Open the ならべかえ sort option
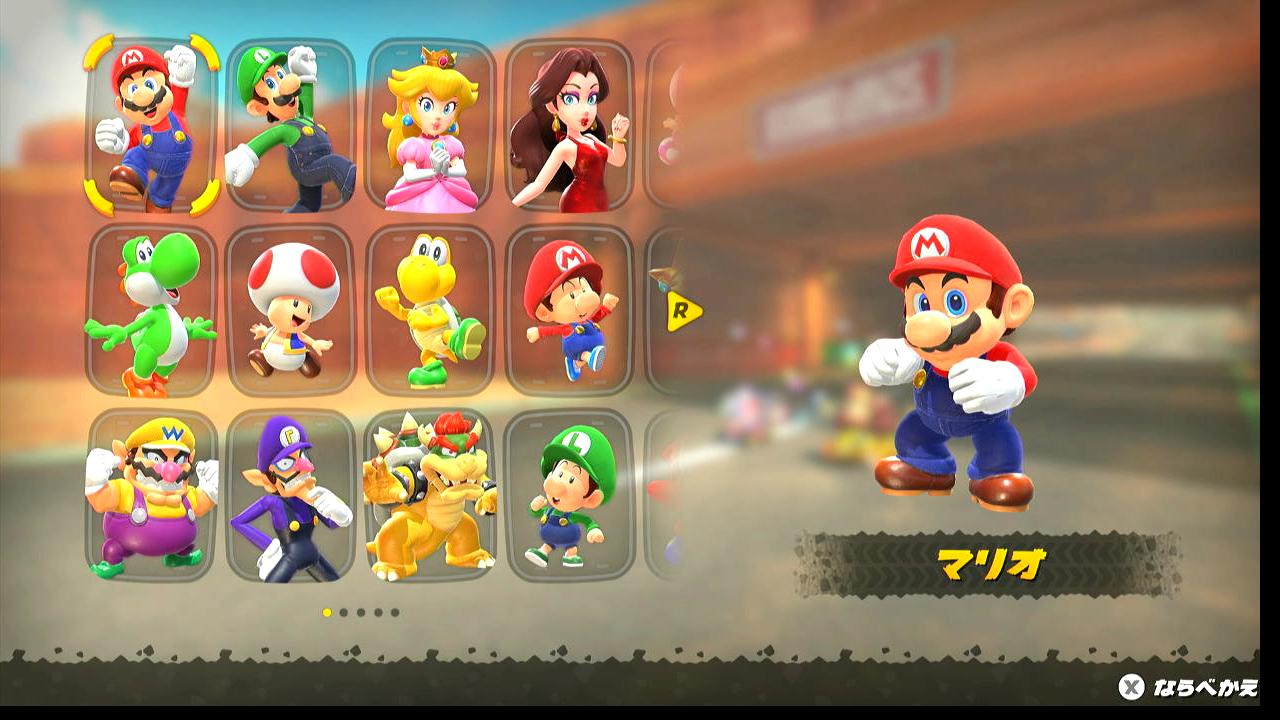This screenshot has height=720, width=1280. coord(1188,687)
